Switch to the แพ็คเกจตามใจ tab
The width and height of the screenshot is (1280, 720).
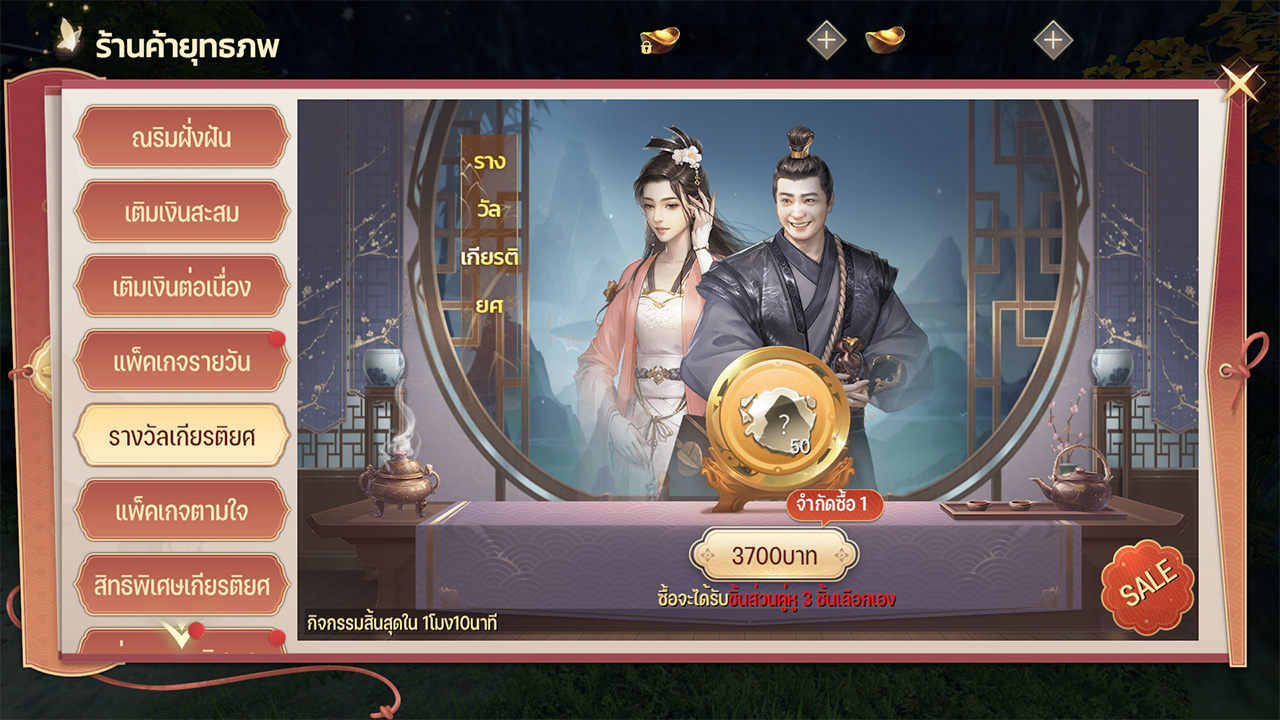pyautogui.click(x=181, y=511)
